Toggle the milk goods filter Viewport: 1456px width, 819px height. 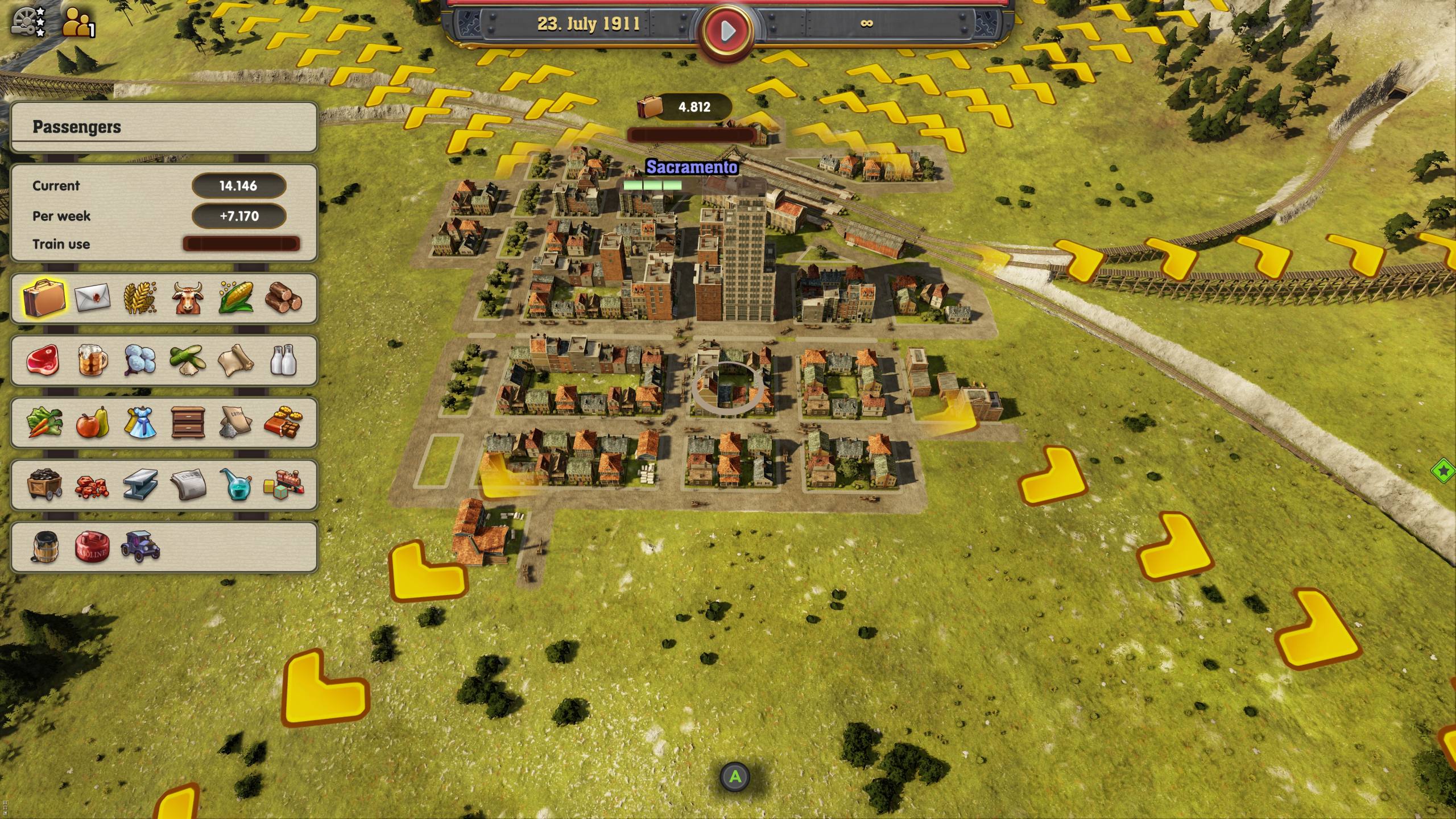(x=283, y=362)
